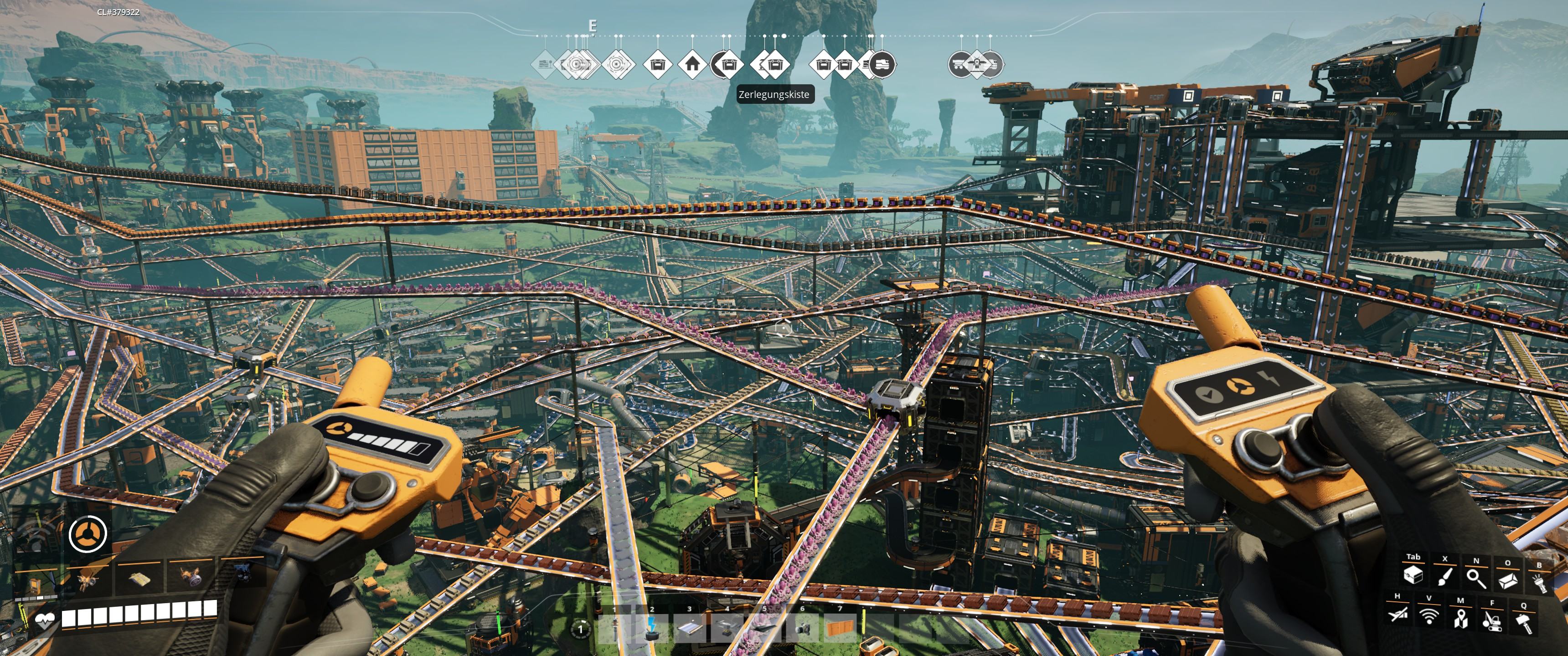Click the crossed-out airplane icon
Viewport: 1568px width, 656px height.
pos(1398,615)
